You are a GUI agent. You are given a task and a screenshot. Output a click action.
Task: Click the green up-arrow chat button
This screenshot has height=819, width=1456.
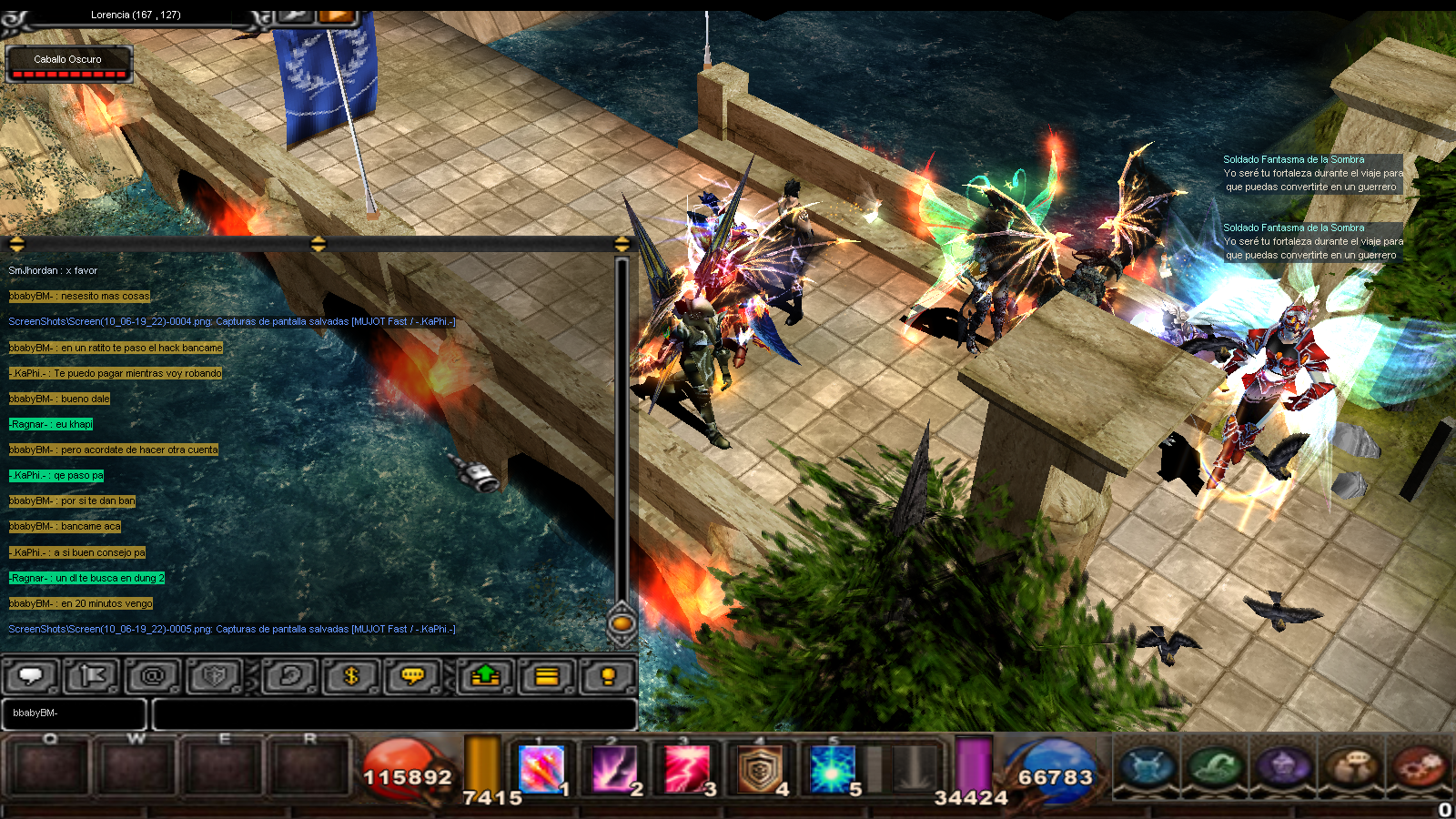486,676
